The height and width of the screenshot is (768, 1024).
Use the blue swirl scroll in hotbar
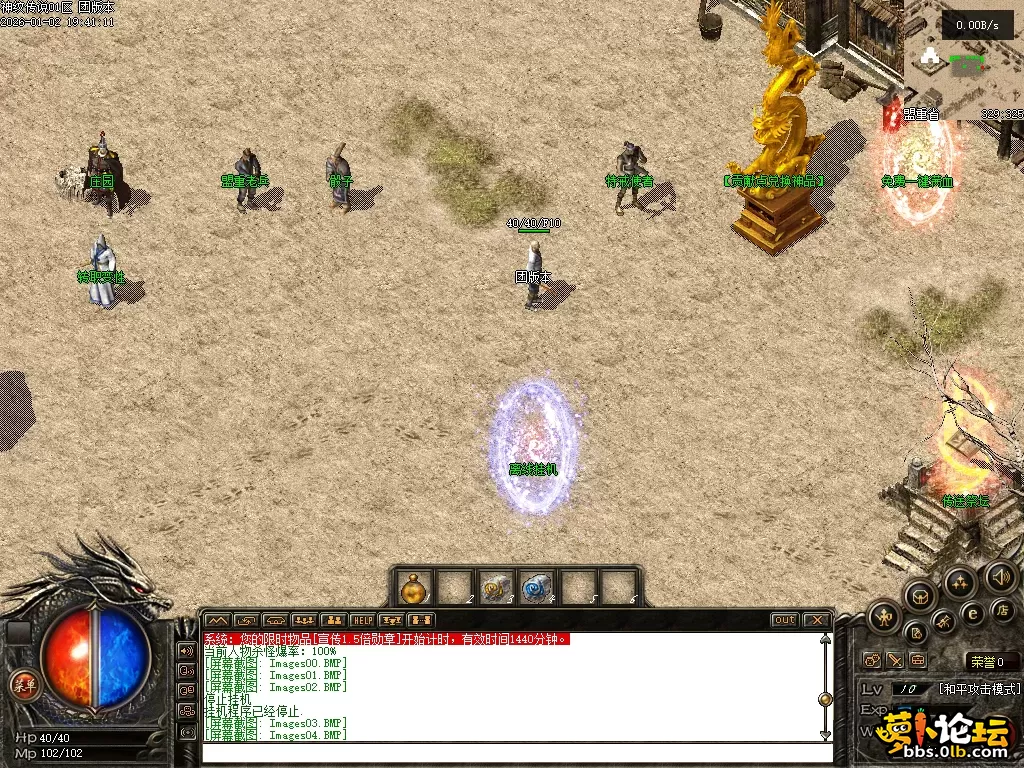click(538, 588)
